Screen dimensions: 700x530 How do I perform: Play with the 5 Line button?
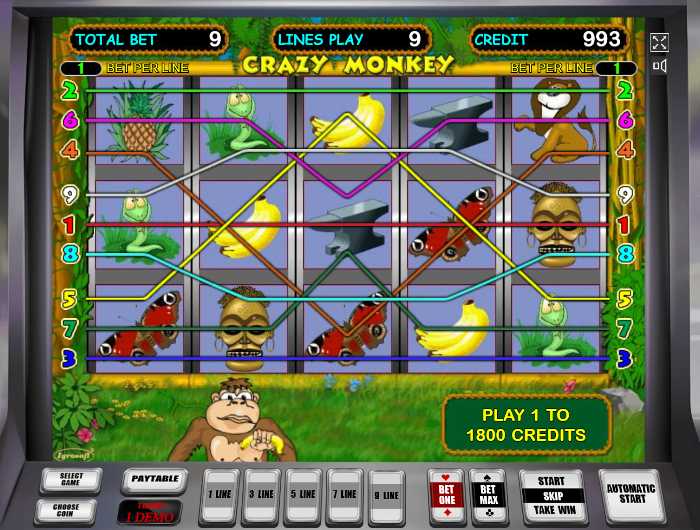point(305,494)
